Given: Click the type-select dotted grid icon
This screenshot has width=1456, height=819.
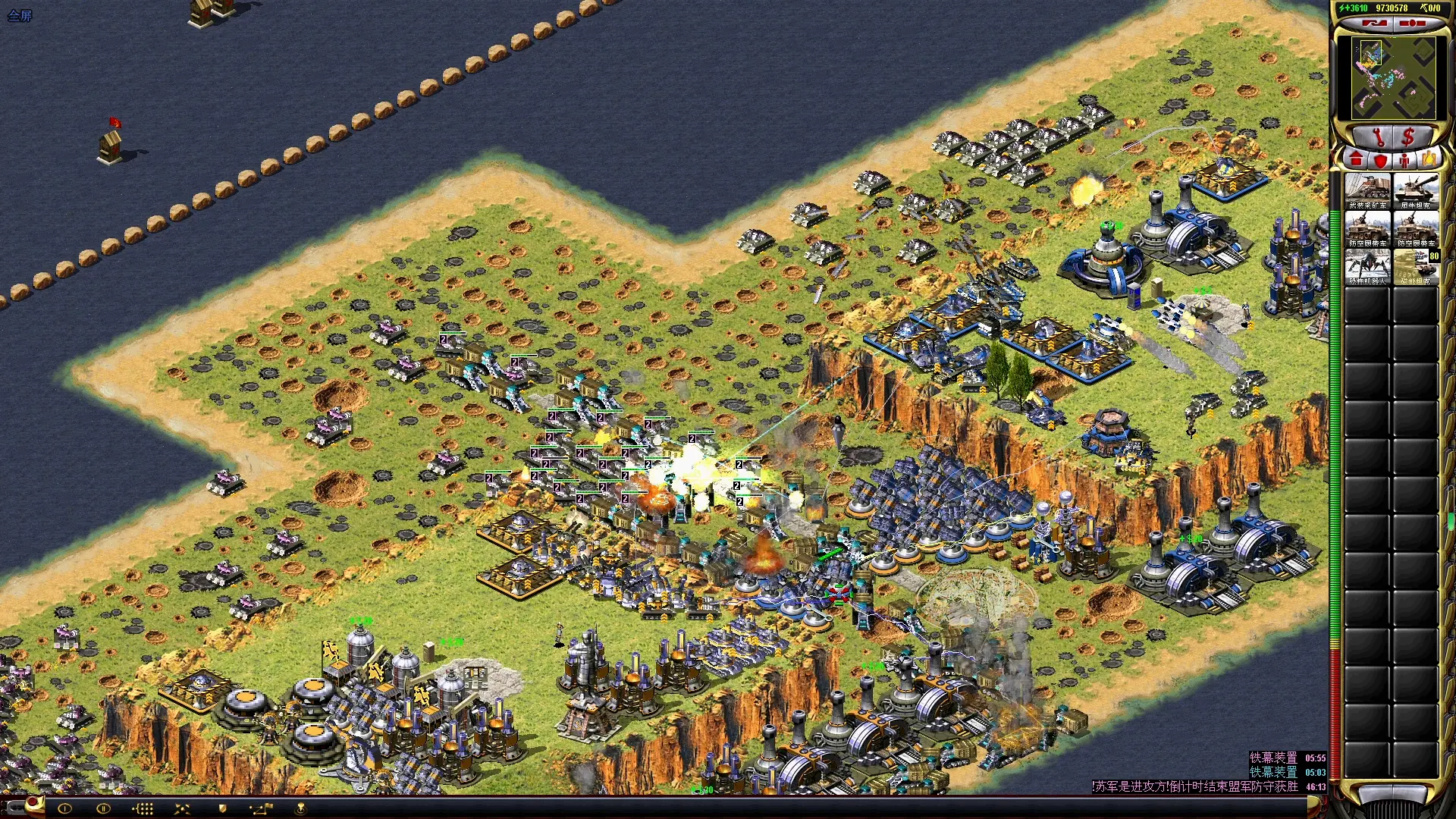Looking at the screenshot, I should pyautogui.click(x=143, y=808).
